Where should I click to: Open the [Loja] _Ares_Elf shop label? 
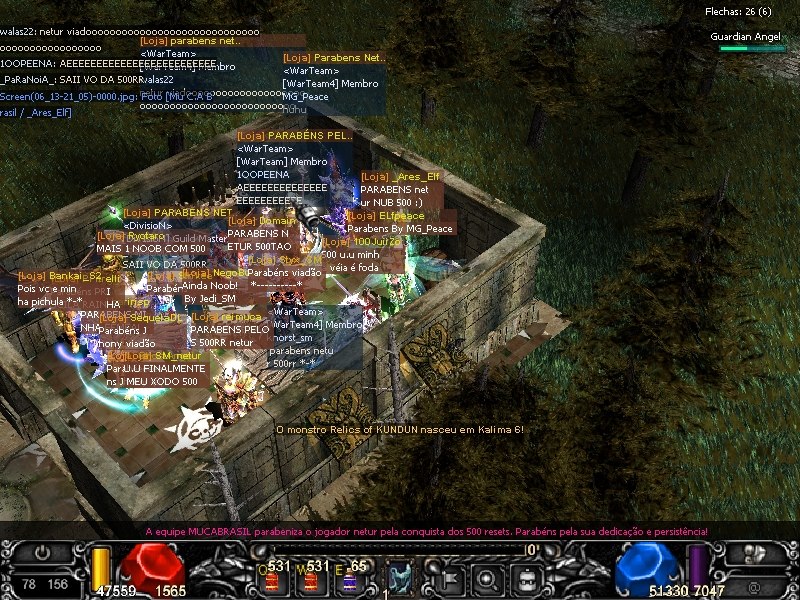pyautogui.click(x=400, y=177)
